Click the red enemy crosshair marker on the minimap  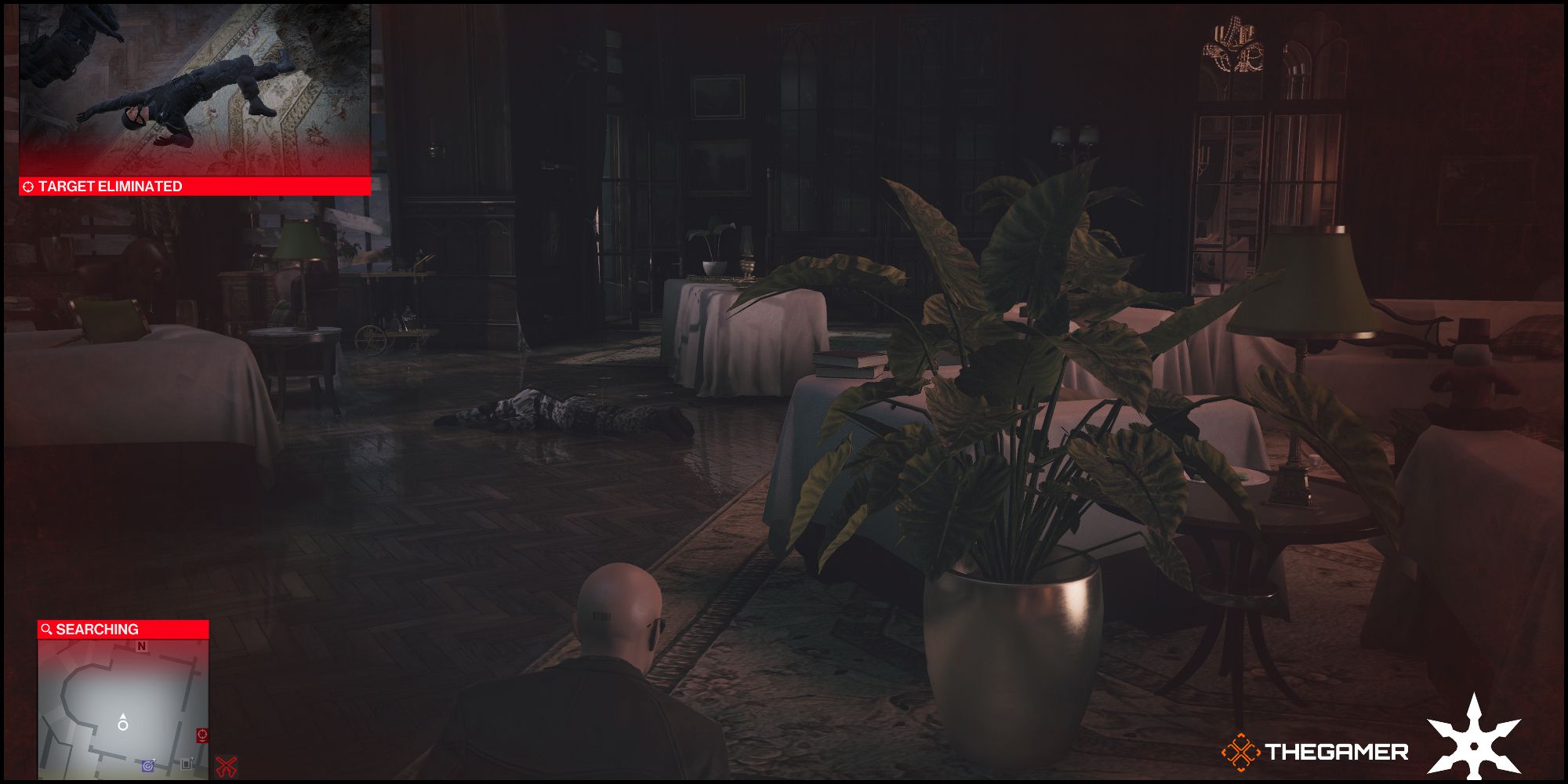[202, 735]
